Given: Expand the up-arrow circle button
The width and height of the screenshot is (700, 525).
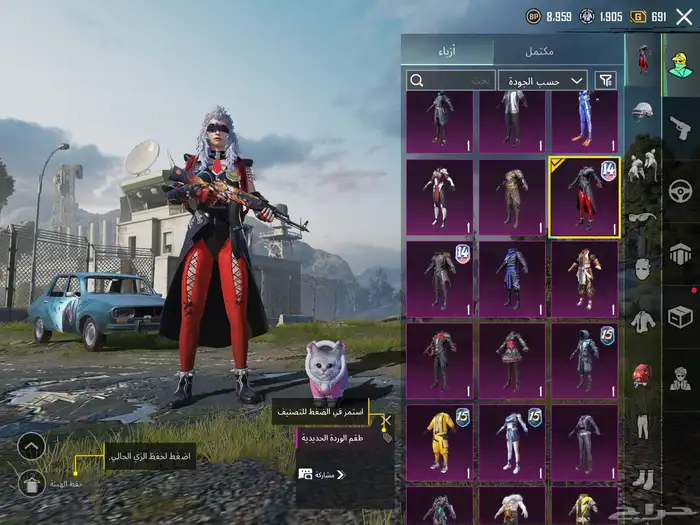Looking at the screenshot, I should (31, 446).
